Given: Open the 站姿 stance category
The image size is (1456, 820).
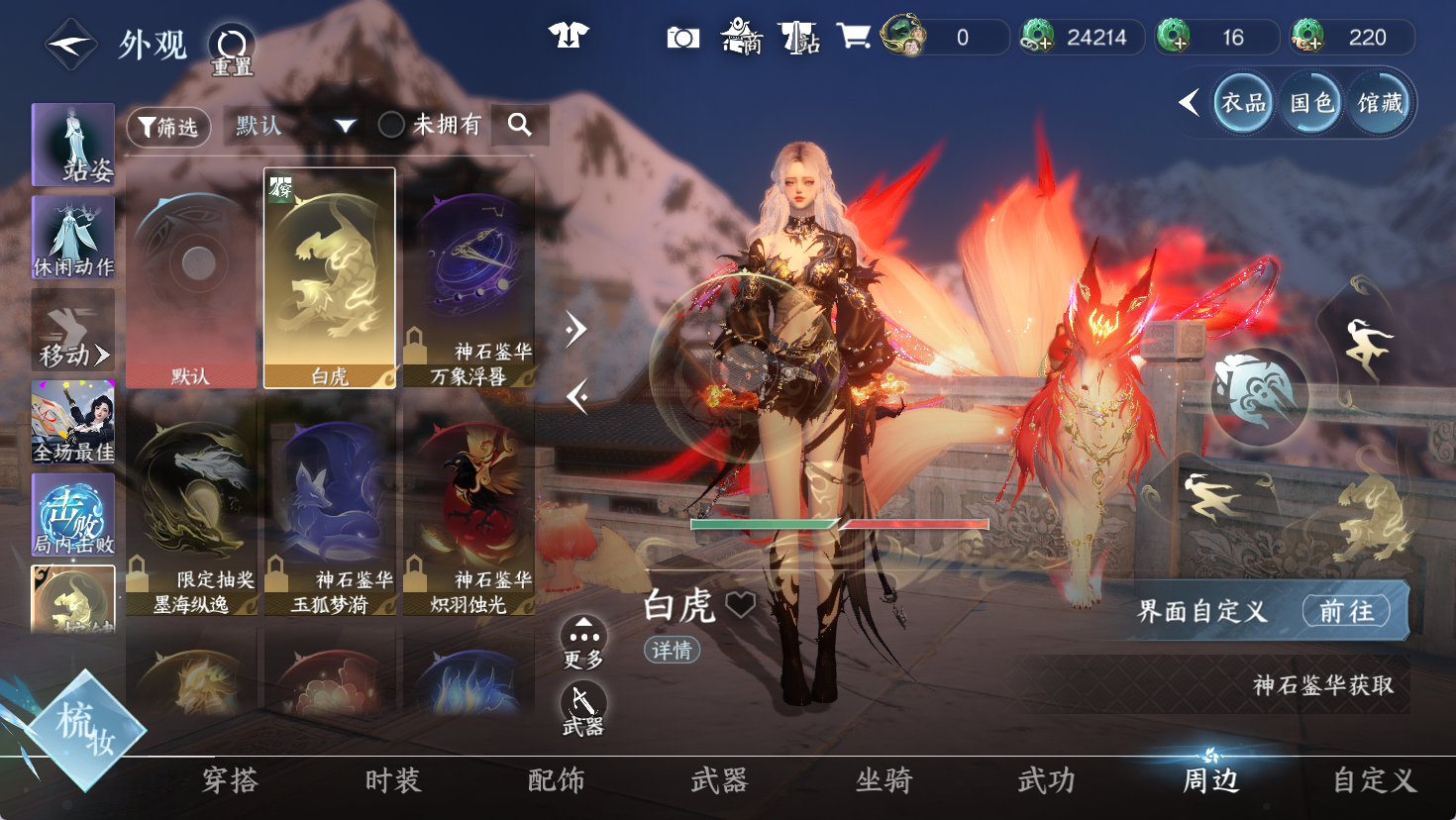Looking at the screenshot, I should tap(73, 145).
